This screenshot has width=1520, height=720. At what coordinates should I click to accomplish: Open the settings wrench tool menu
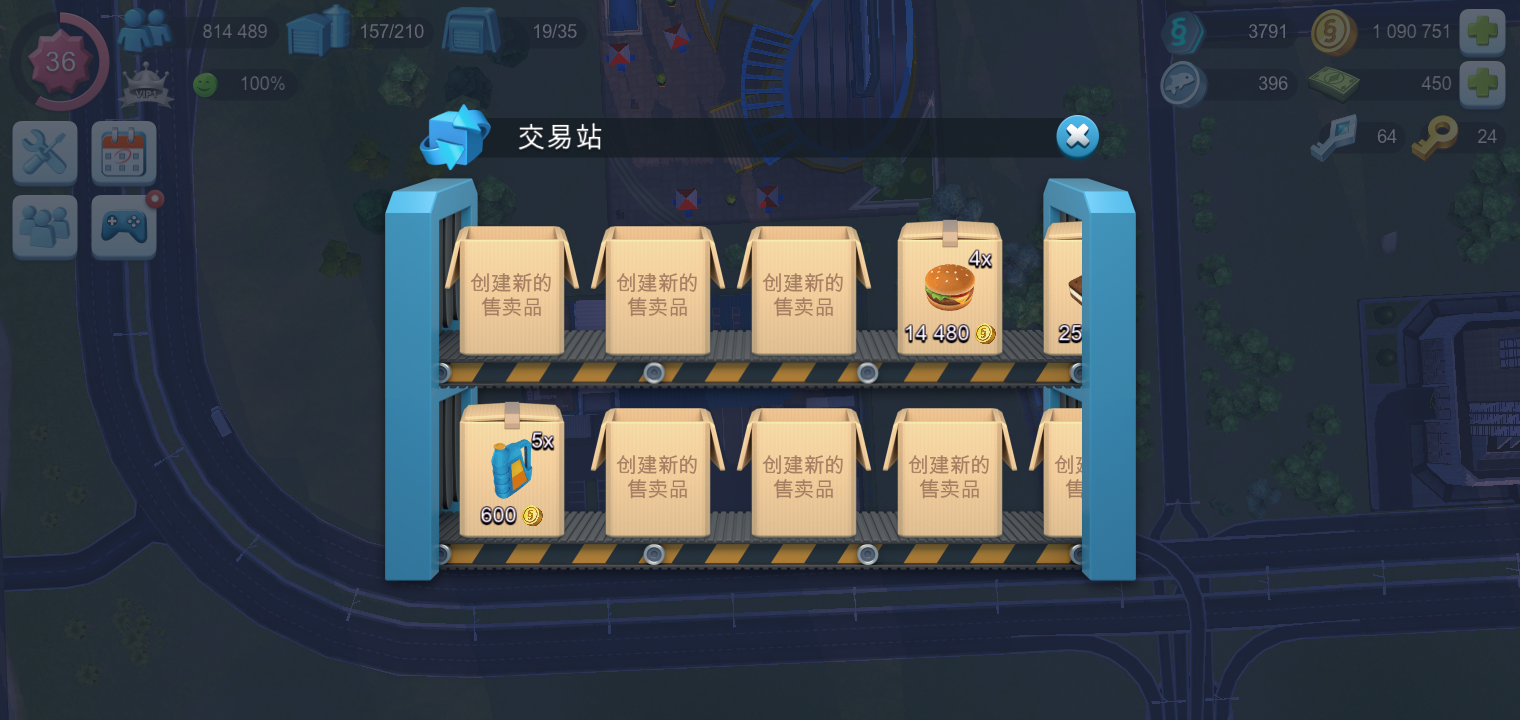(44, 152)
